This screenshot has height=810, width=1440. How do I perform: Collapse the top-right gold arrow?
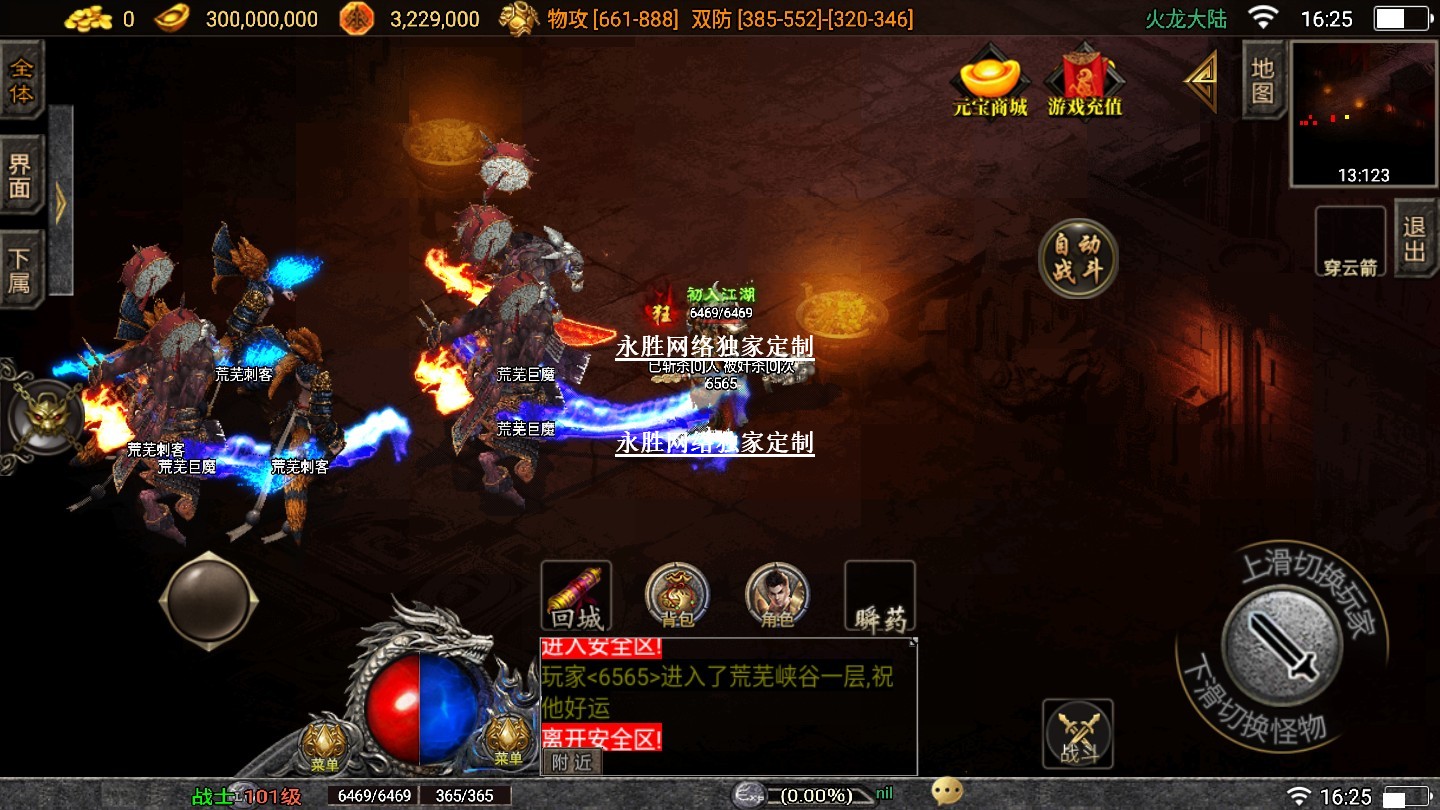pyautogui.click(x=1201, y=80)
